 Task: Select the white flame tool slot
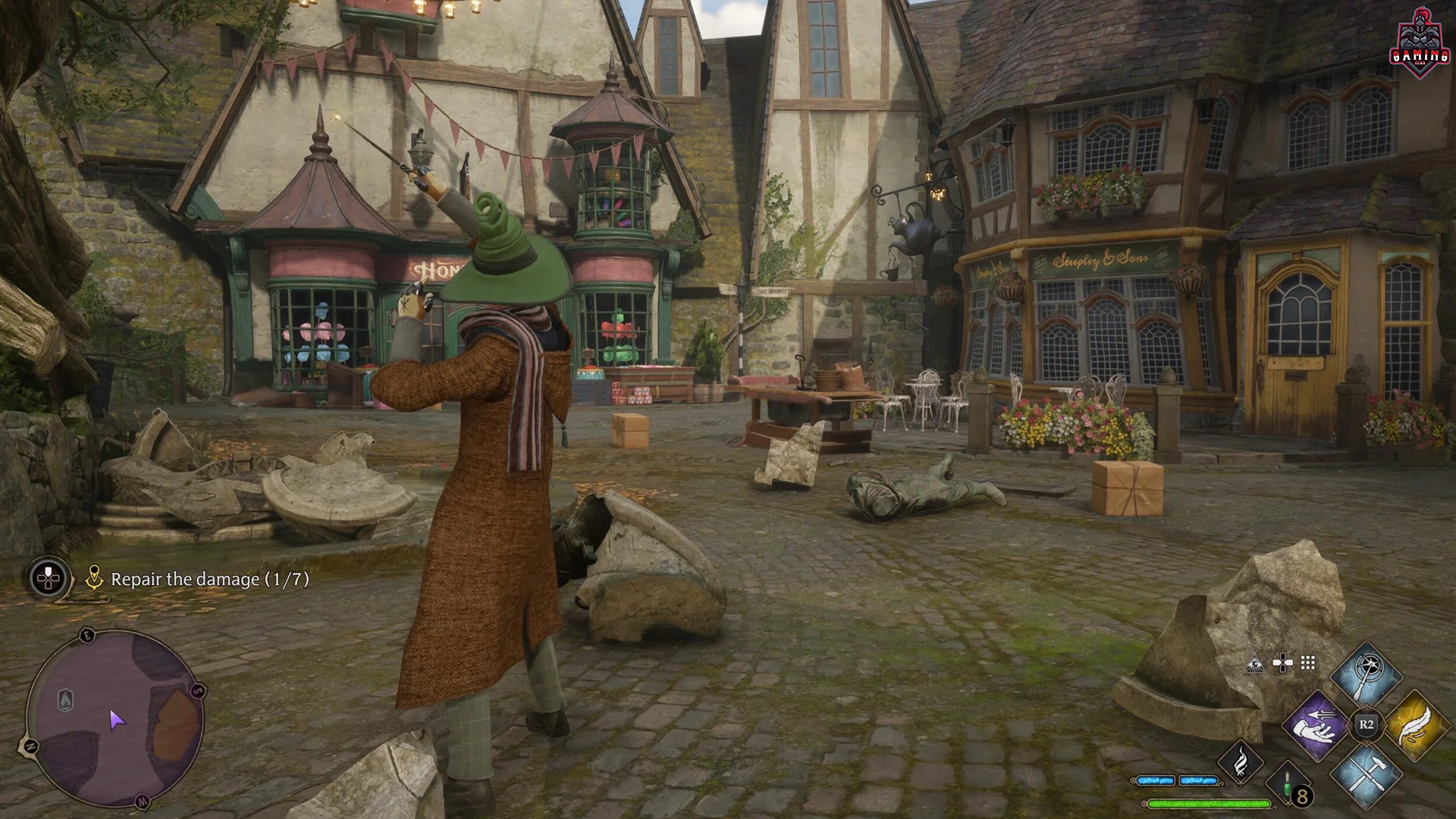(x=1240, y=762)
